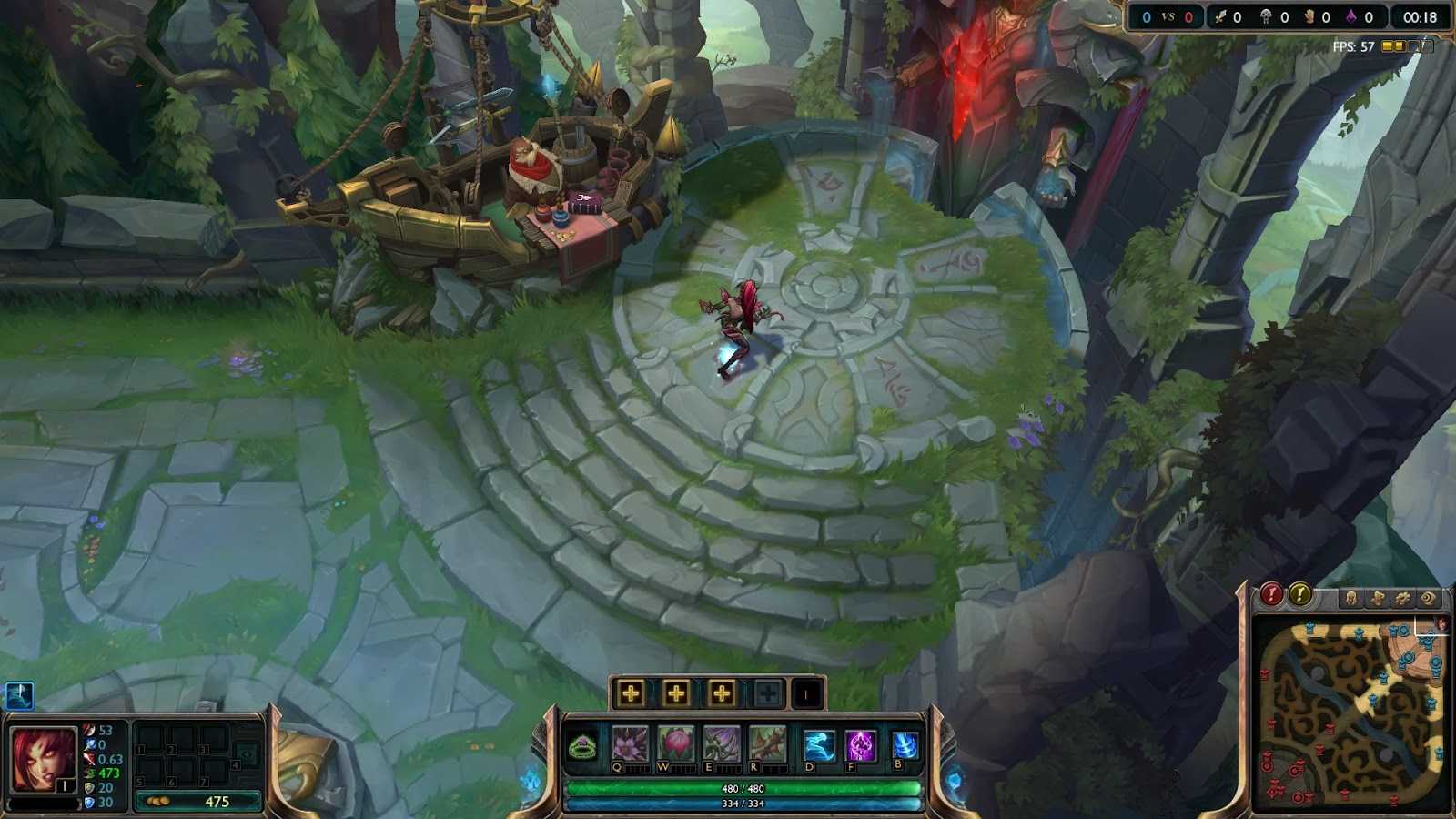Toggle ally champion visibility on the minimap
This screenshot has height=819, width=1456.
pos(1350,598)
